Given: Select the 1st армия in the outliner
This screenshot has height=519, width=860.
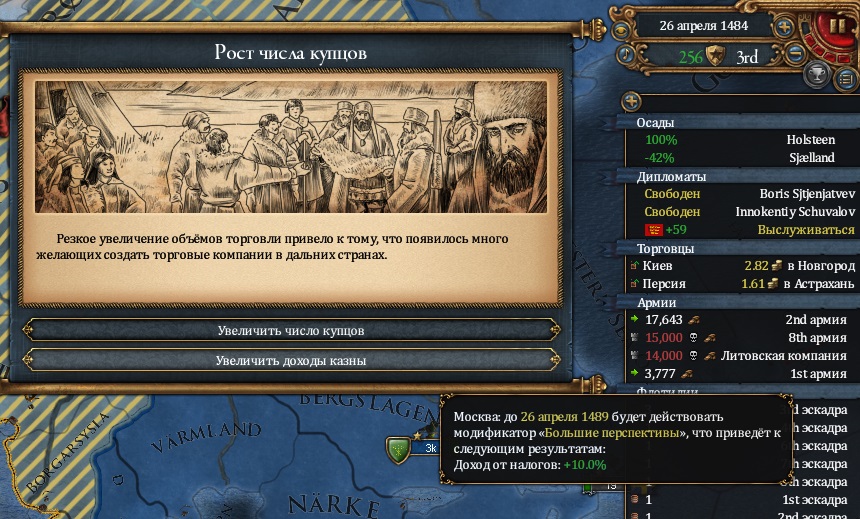Looking at the screenshot, I should pyautogui.click(x=740, y=374).
